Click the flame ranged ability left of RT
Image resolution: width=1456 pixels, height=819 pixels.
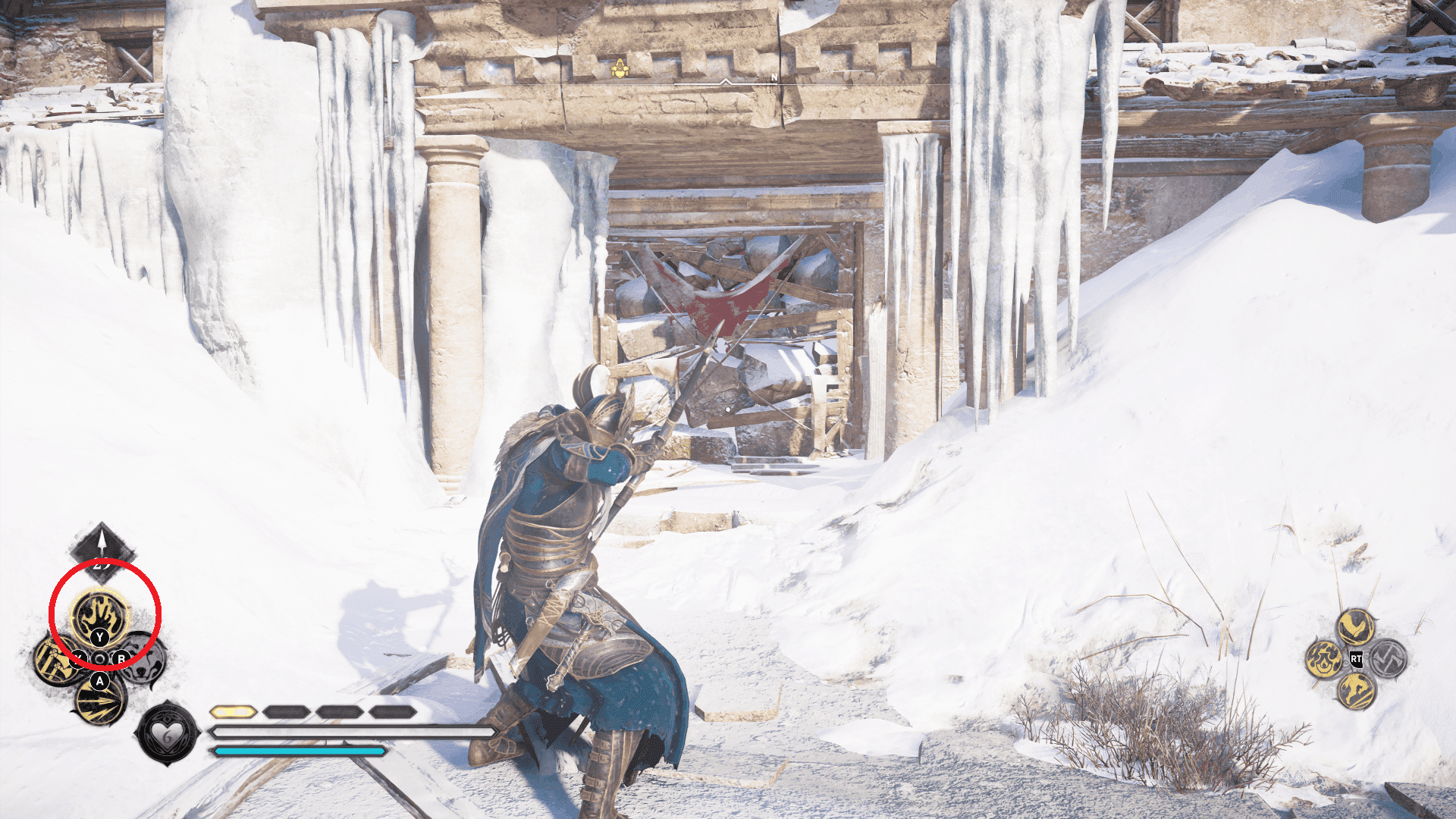coord(1325,659)
